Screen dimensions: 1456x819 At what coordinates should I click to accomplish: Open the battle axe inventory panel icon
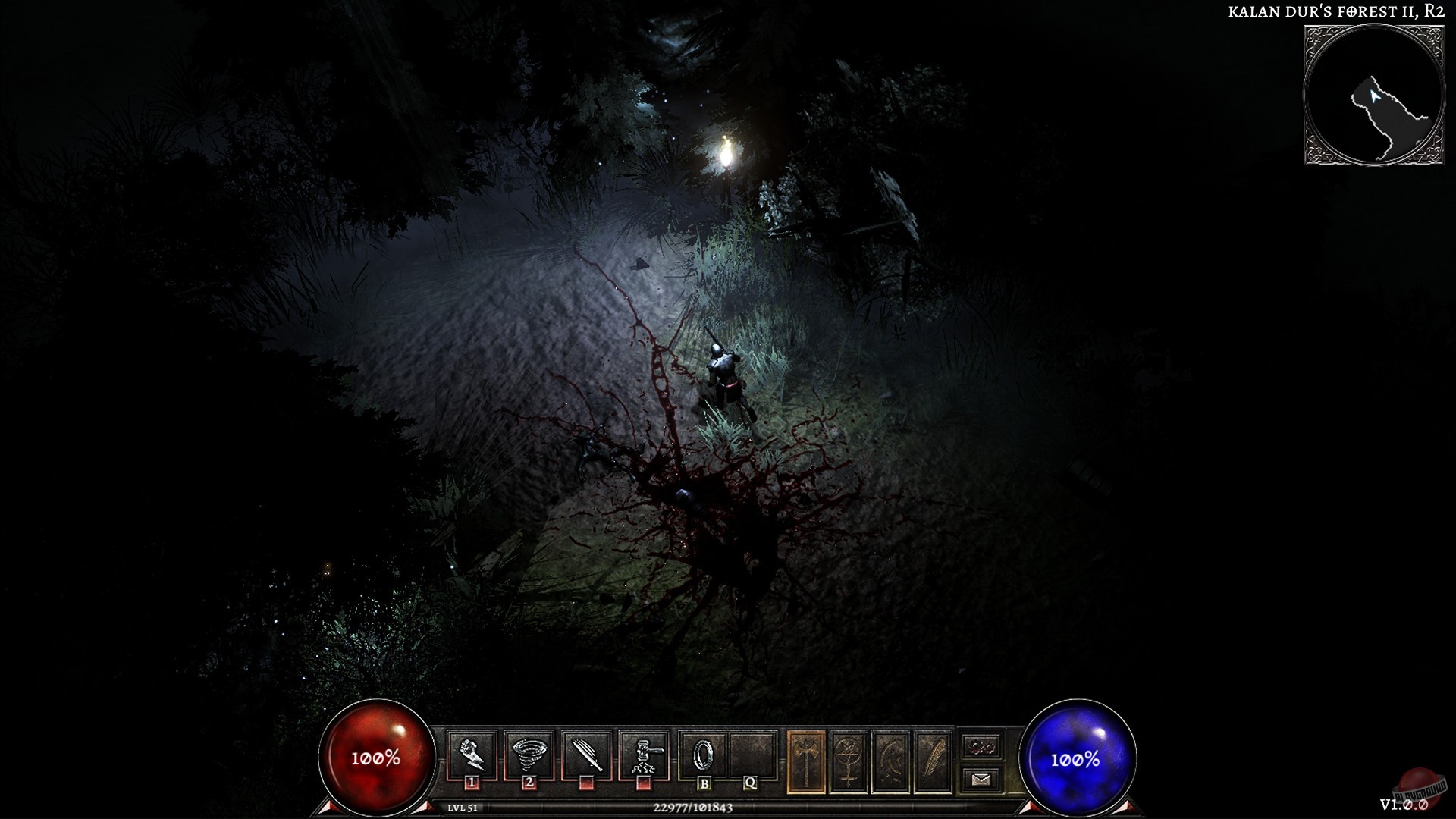point(805,755)
